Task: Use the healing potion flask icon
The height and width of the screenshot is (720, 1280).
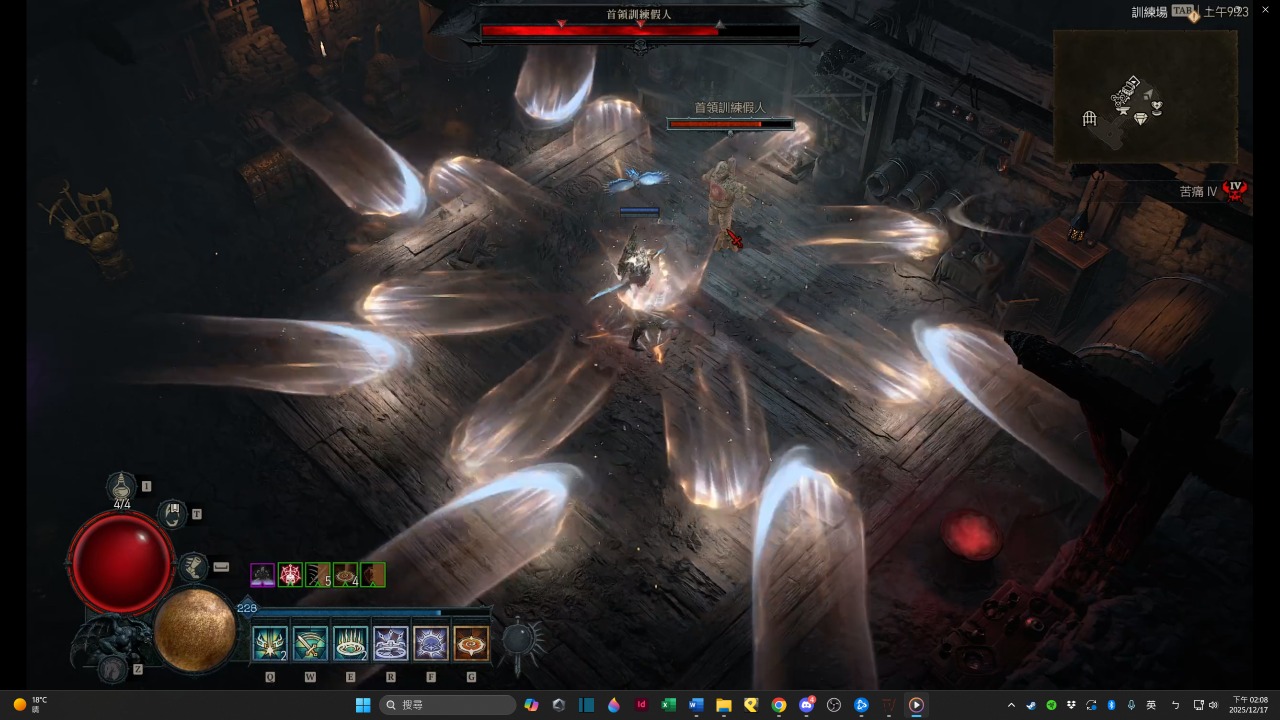Action: tap(122, 486)
